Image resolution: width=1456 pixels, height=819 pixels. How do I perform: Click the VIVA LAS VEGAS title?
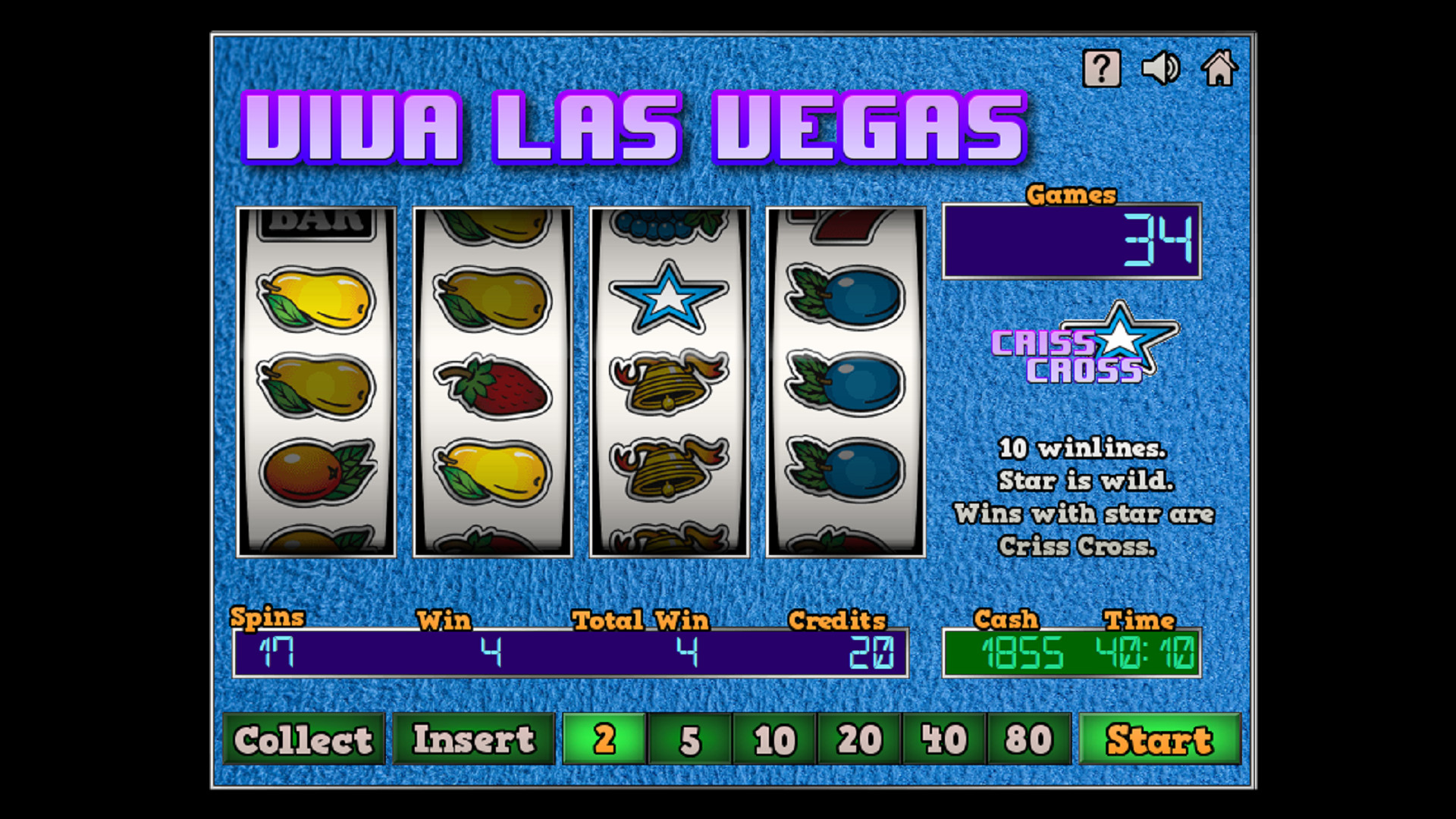point(635,127)
